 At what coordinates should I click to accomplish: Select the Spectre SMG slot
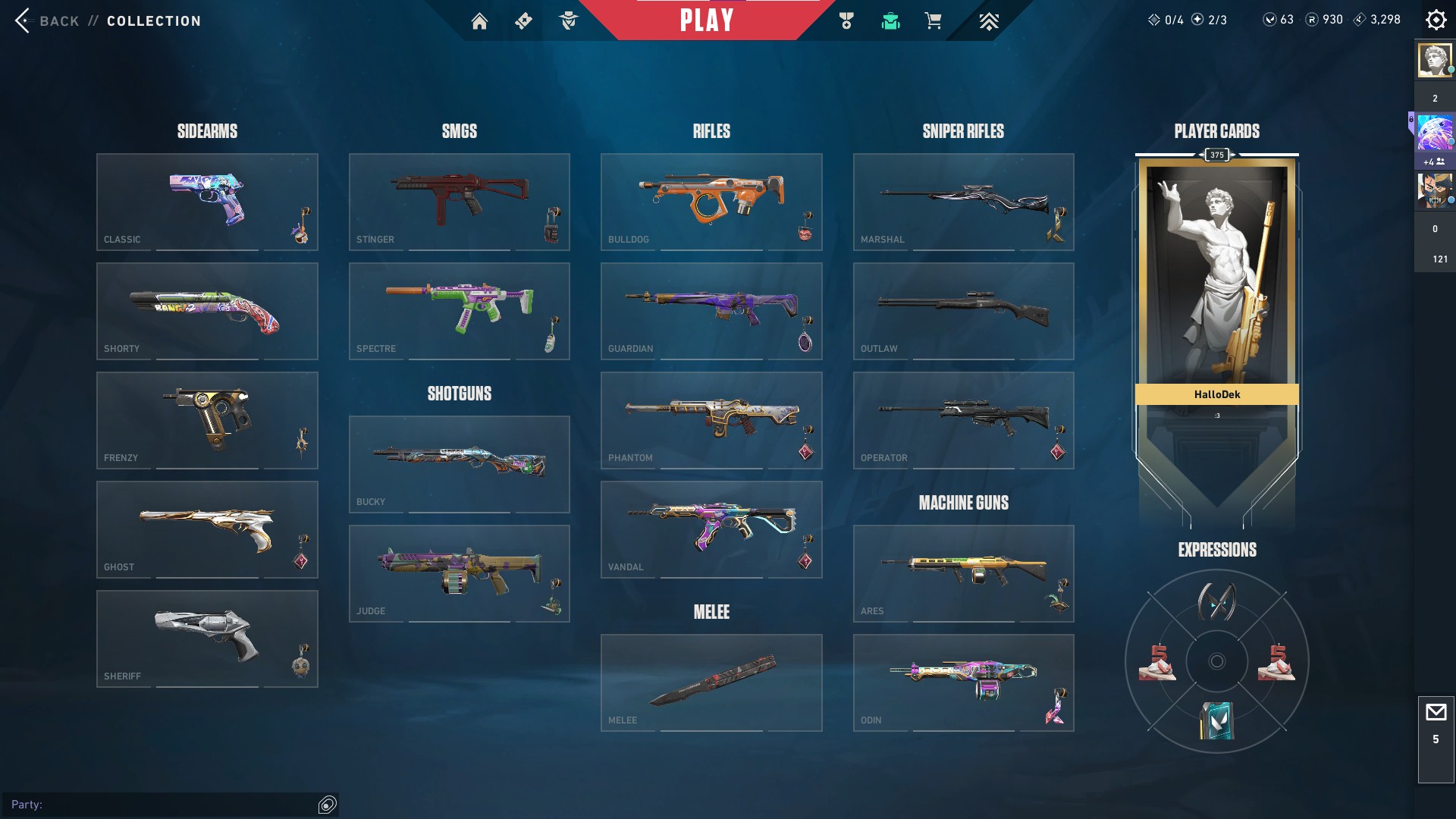coord(459,311)
